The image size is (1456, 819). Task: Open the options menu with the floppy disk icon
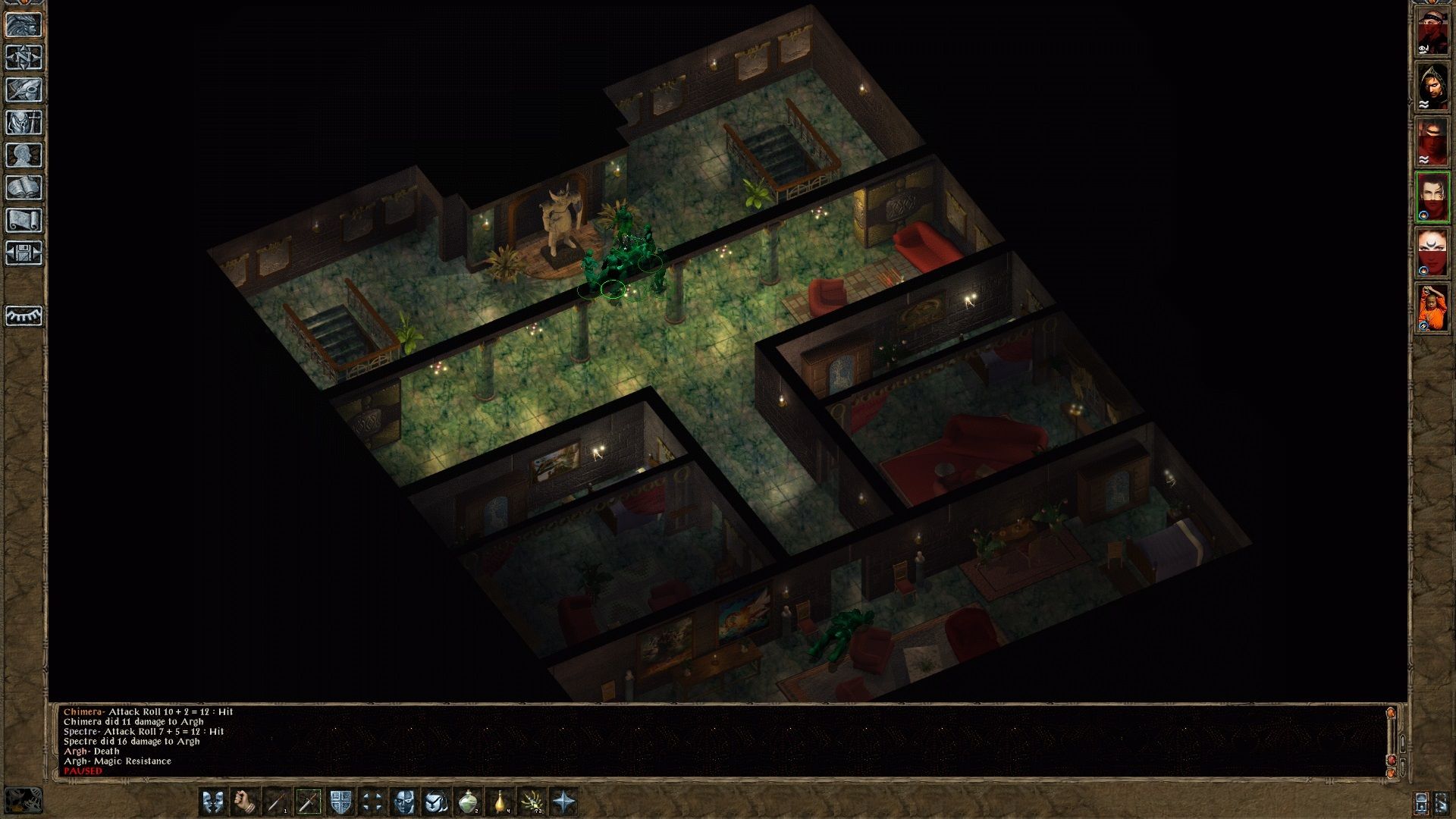[x=24, y=253]
